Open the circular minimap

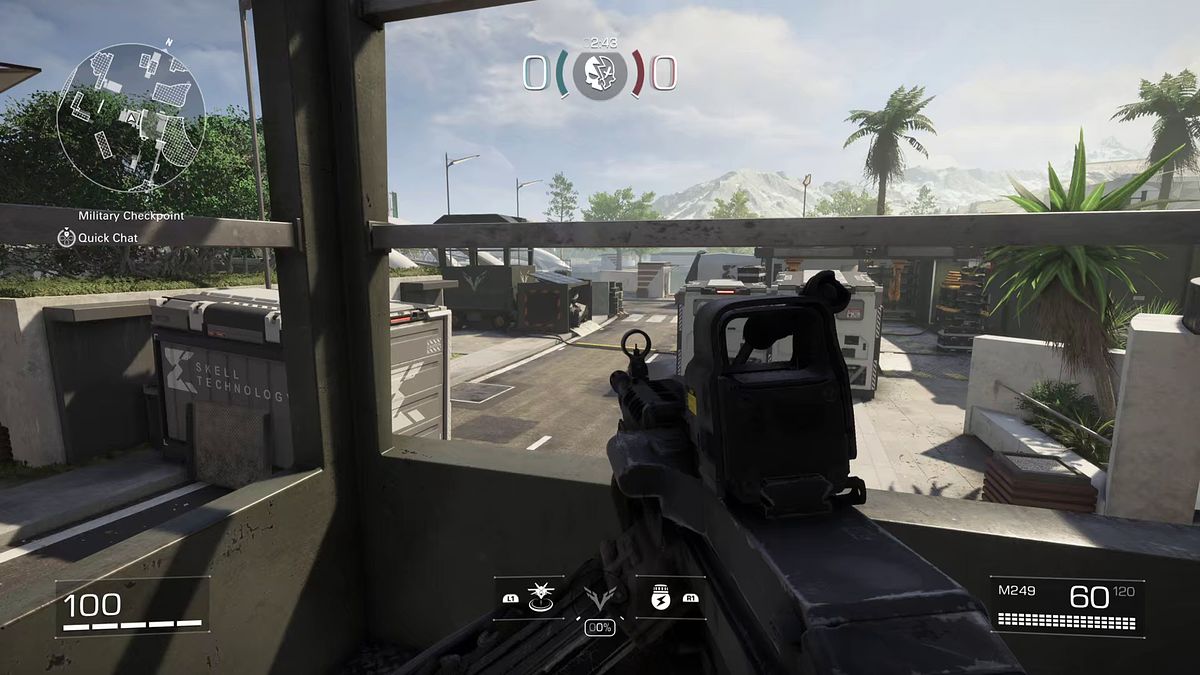click(x=131, y=119)
